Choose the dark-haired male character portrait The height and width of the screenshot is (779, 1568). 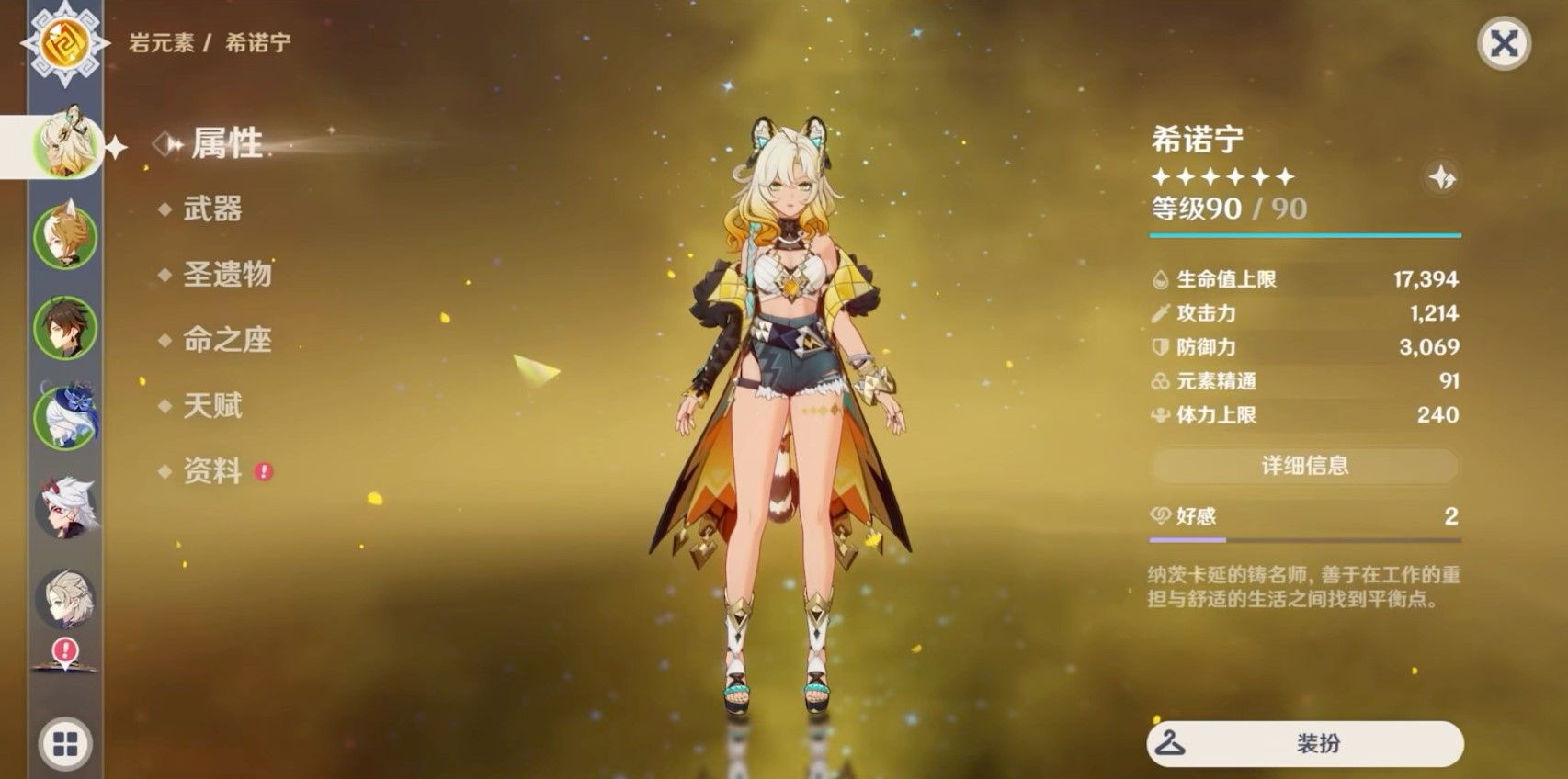tap(65, 327)
